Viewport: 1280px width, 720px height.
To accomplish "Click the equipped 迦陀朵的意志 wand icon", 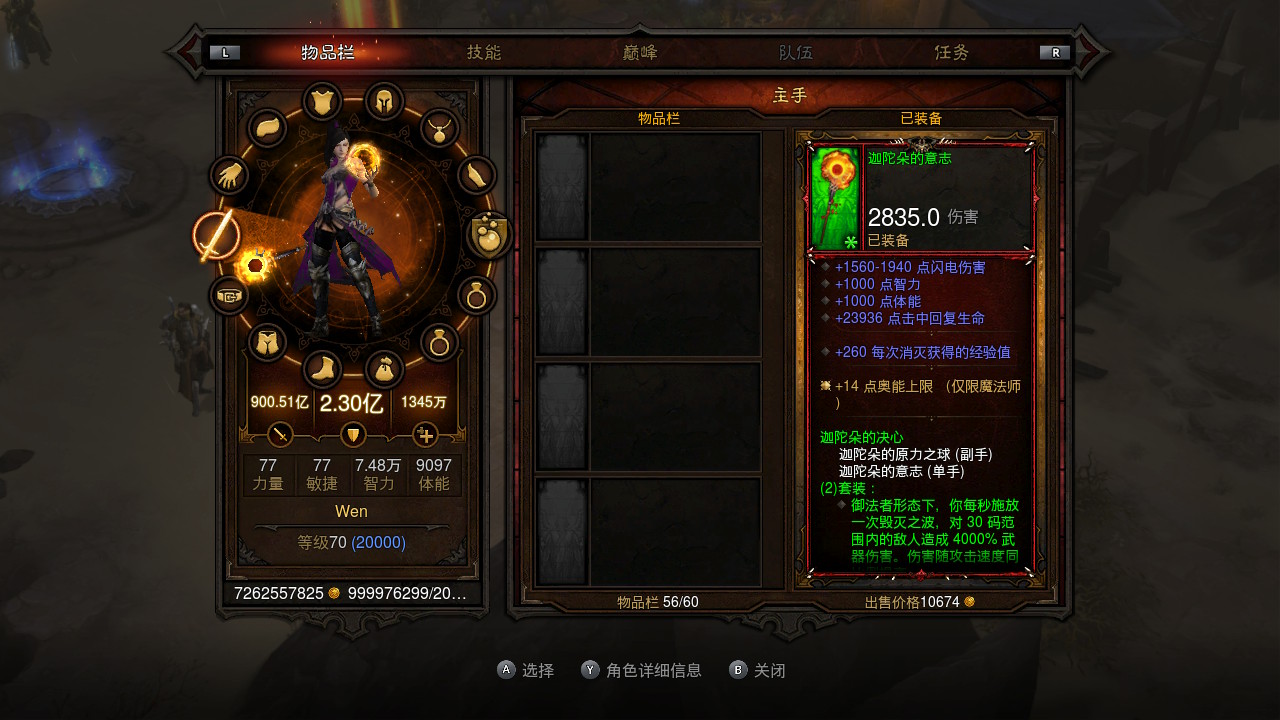I will 835,198.
